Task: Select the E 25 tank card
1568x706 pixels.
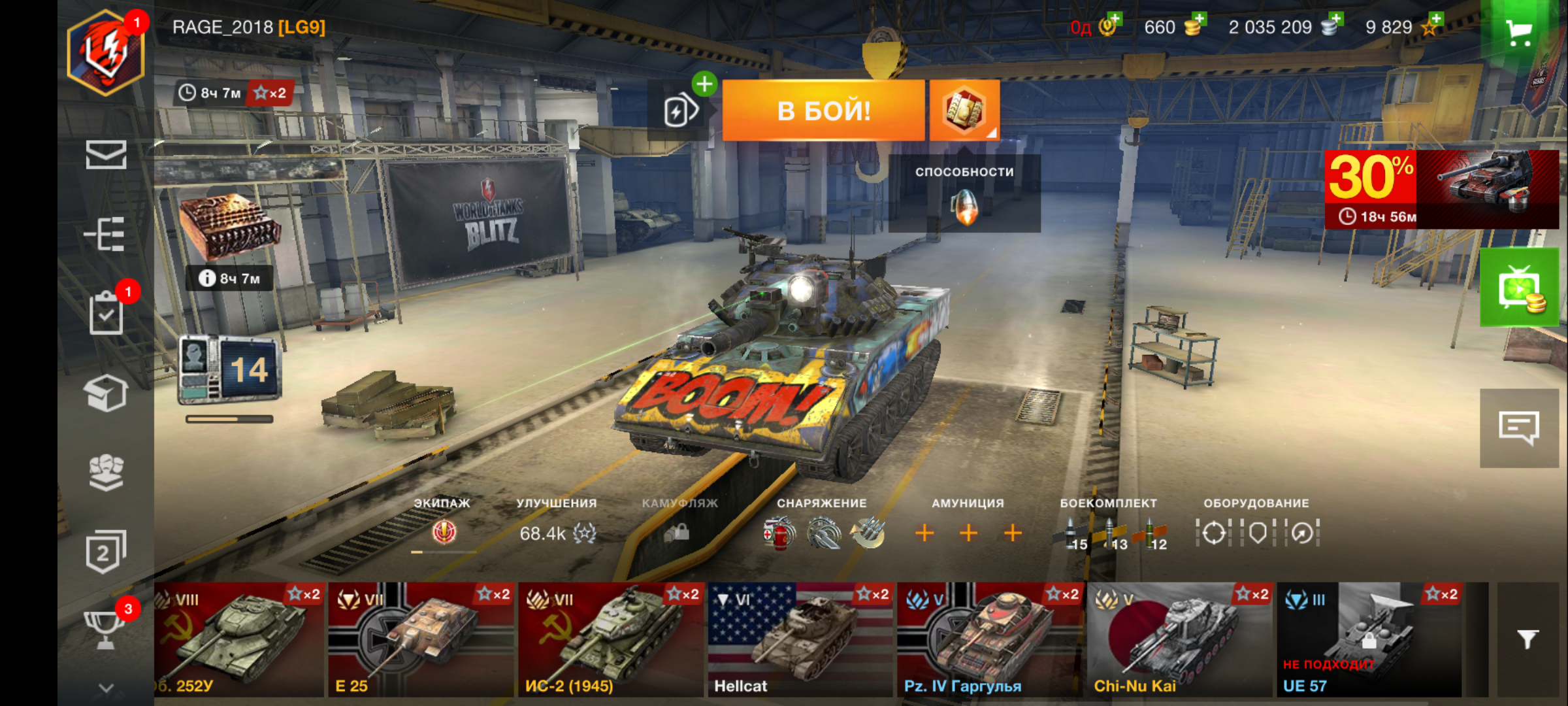Action: coord(421,639)
